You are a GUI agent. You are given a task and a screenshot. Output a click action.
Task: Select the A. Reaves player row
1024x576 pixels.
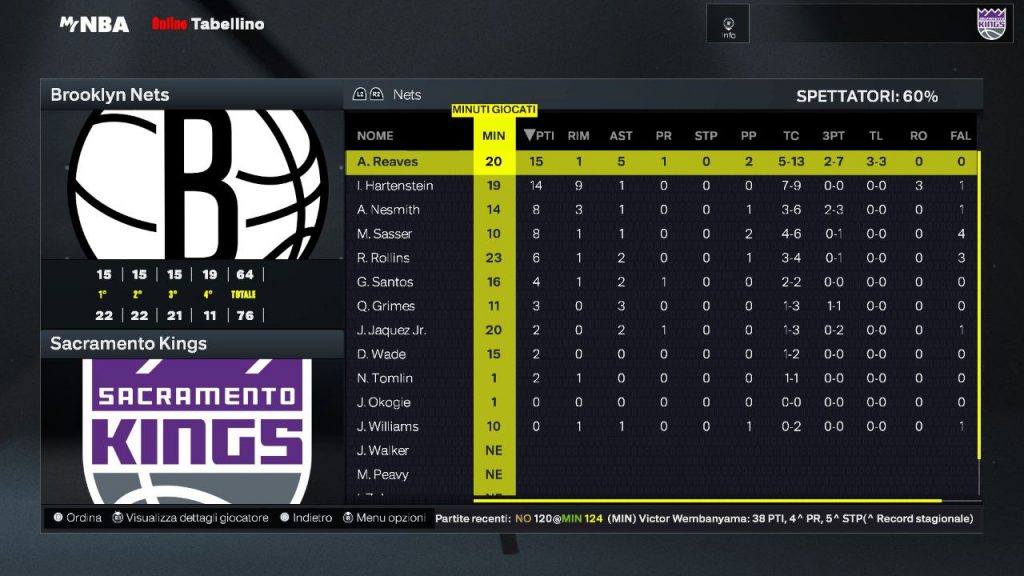coord(388,162)
